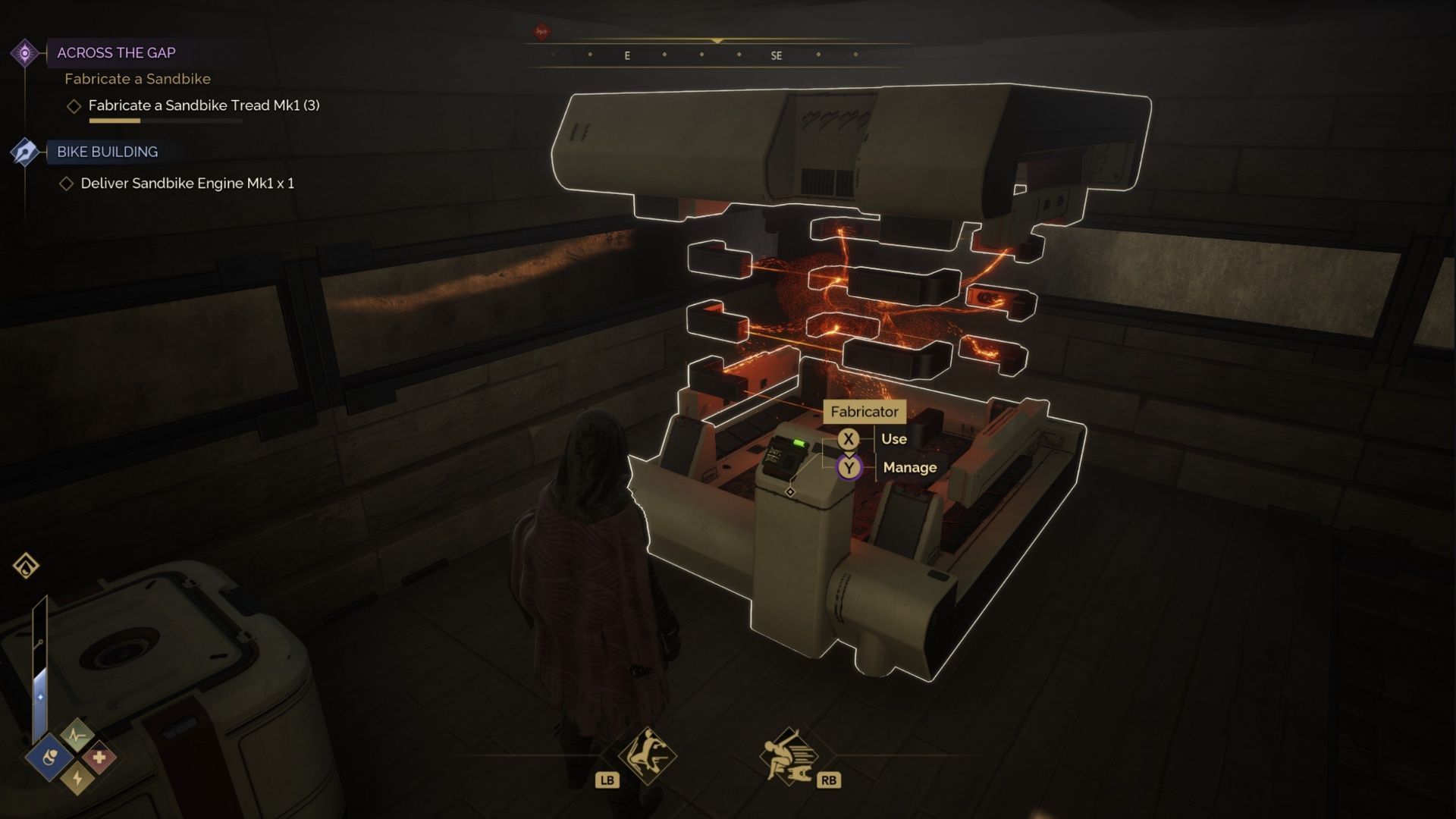Viewport: 1456px width, 819px height.
Task: Click the purple main quest diamond icon
Action: pos(25,53)
